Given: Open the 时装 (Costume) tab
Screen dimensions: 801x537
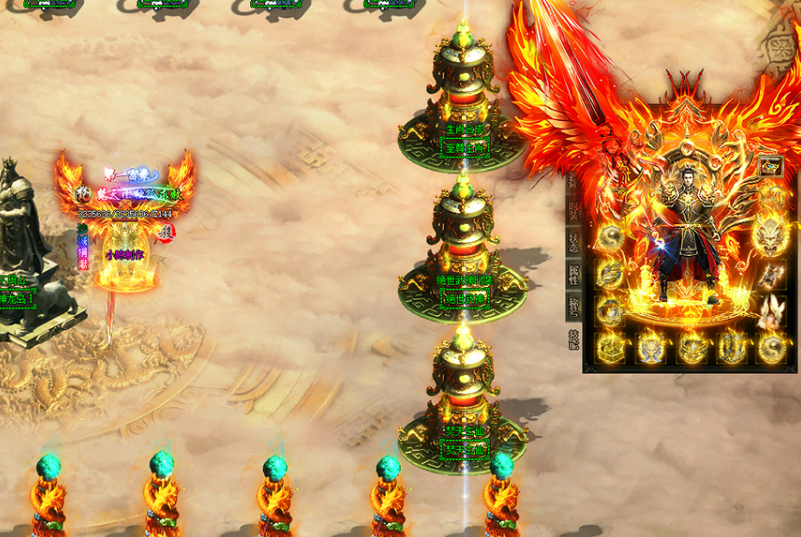Looking at the screenshot, I should [574, 208].
